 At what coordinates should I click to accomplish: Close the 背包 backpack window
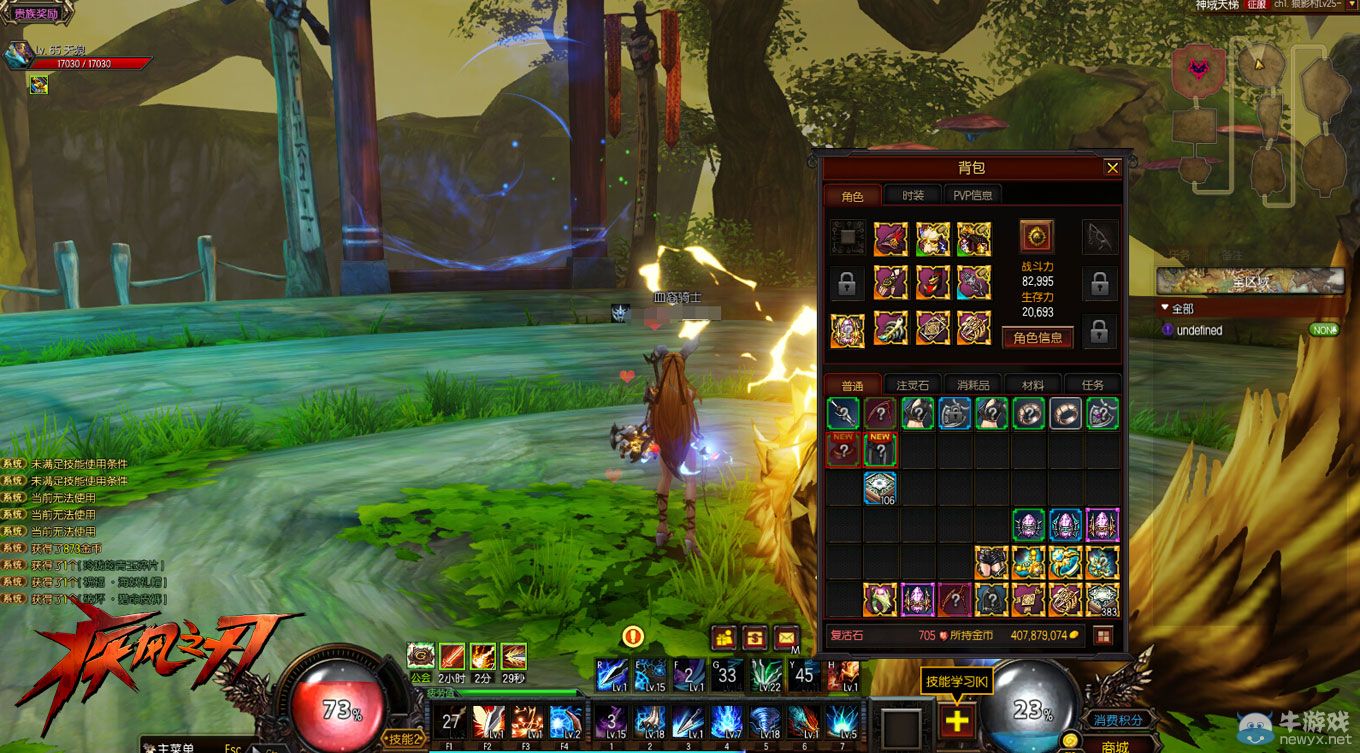(x=1112, y=168)
